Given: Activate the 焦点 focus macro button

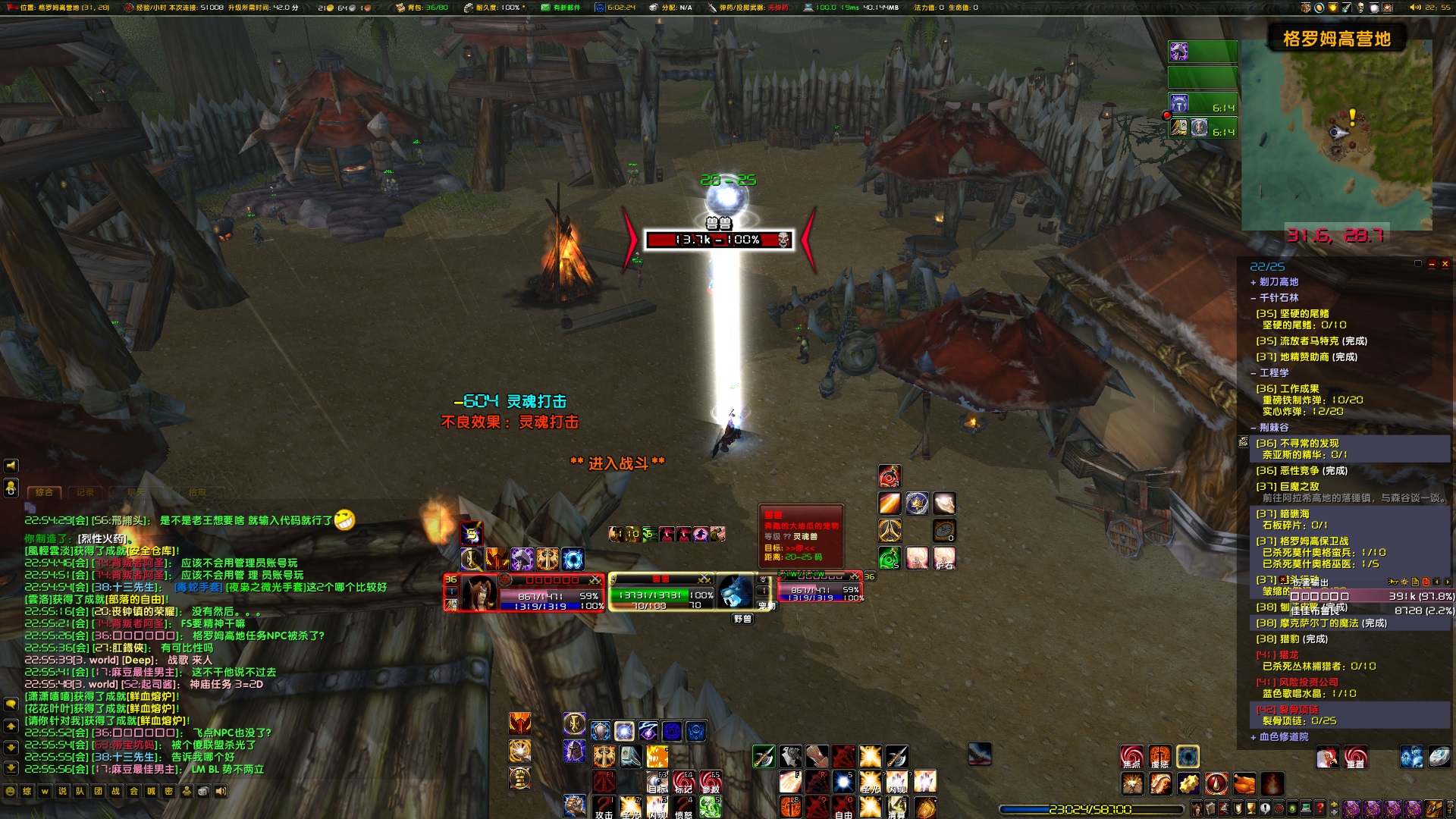Looking at the screenshot, I should coord(1131,757).
